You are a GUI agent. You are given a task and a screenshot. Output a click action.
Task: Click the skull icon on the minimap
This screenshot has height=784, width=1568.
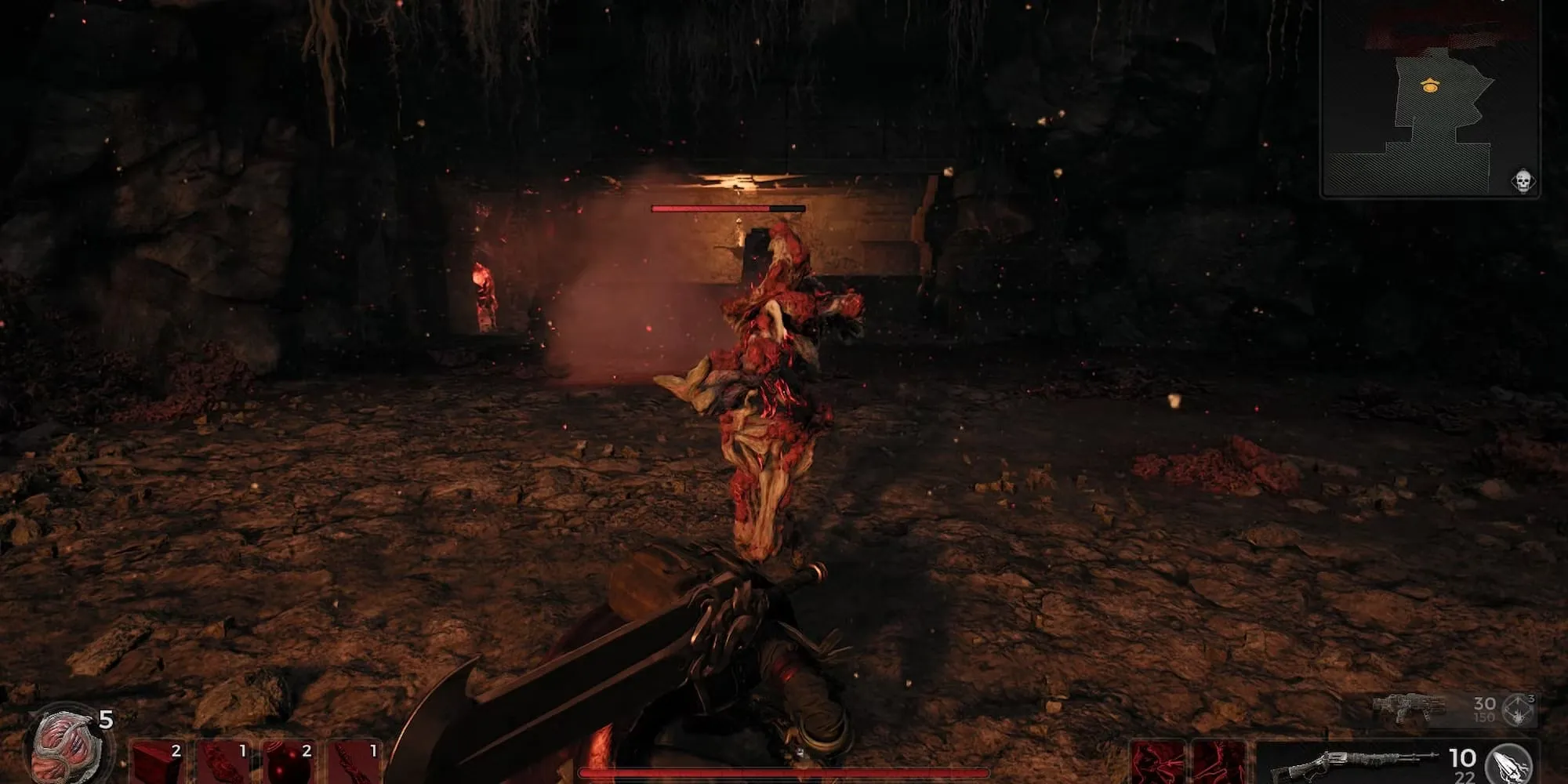pos(1522,182)
